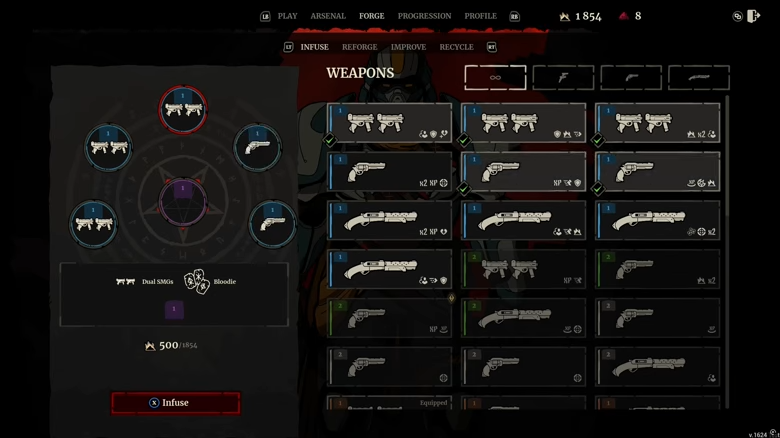This screenshot has height=438, width=780.
Task: Go to the Arsenal section
Action: (x=328, y=16)
